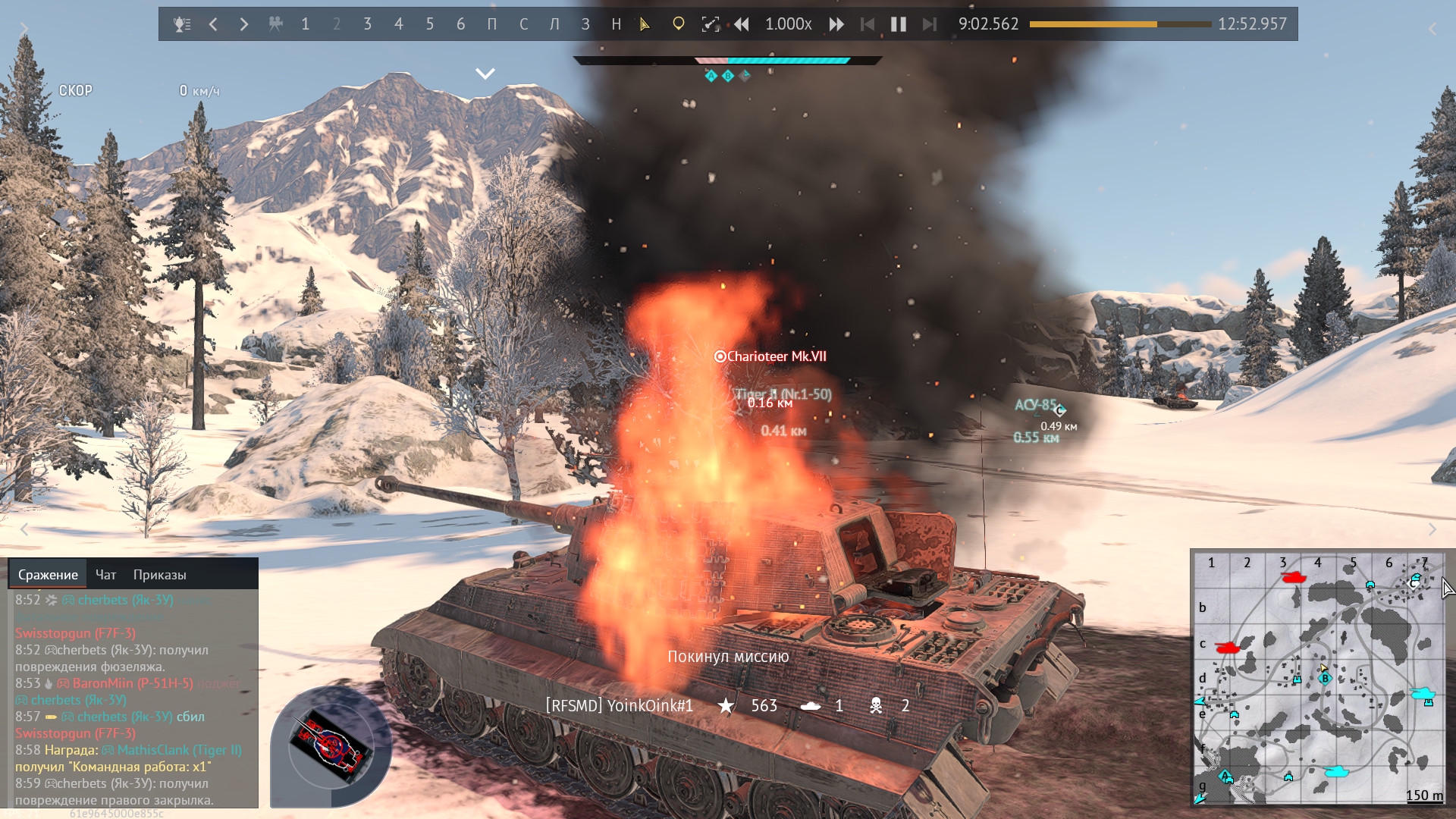Image resolution: width=1456 pixels, height=819 pixels.
Task: Switch to the Приказы tab
Action: (x=159, y=575)
